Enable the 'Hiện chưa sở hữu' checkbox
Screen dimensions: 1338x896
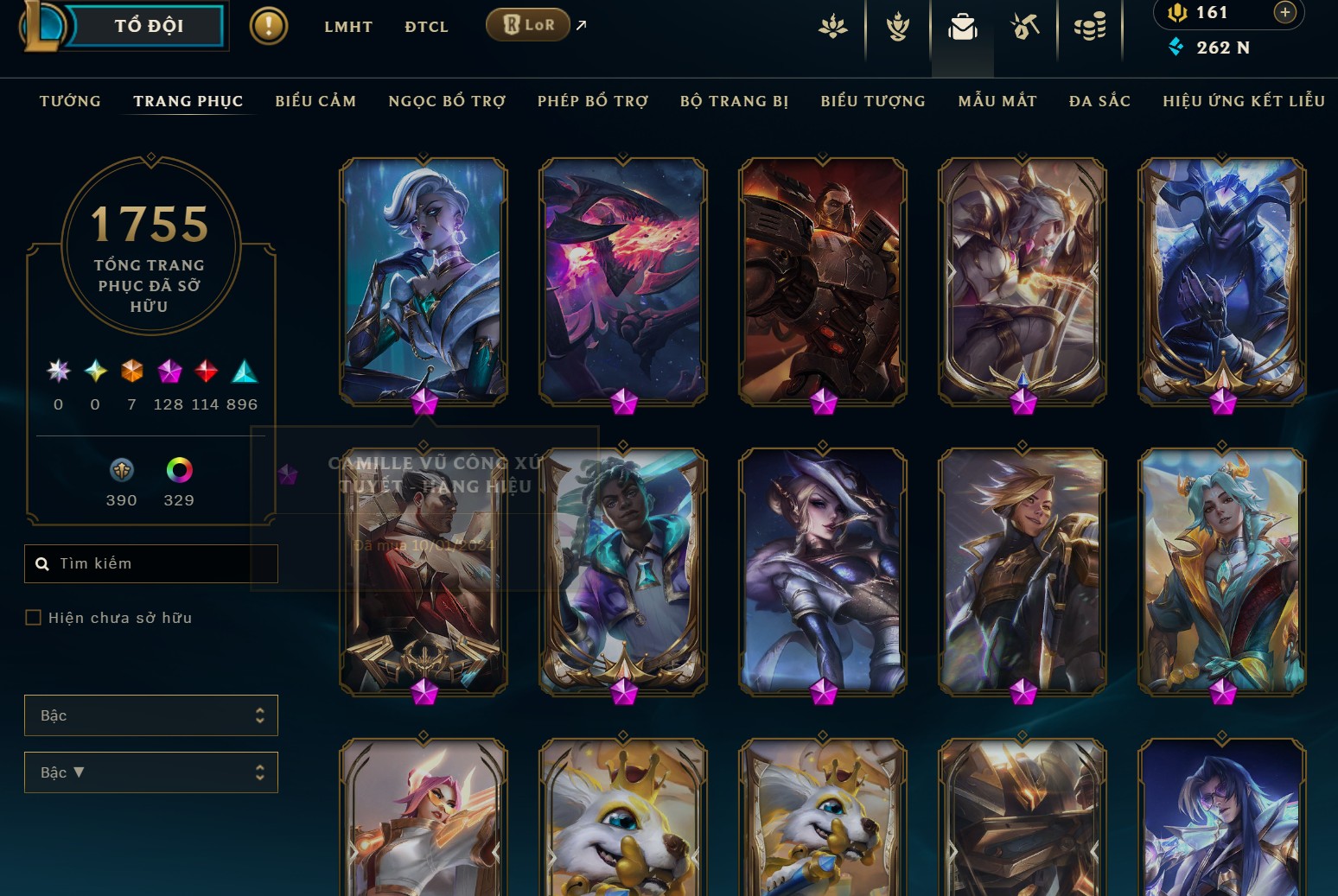coord(34,617)
